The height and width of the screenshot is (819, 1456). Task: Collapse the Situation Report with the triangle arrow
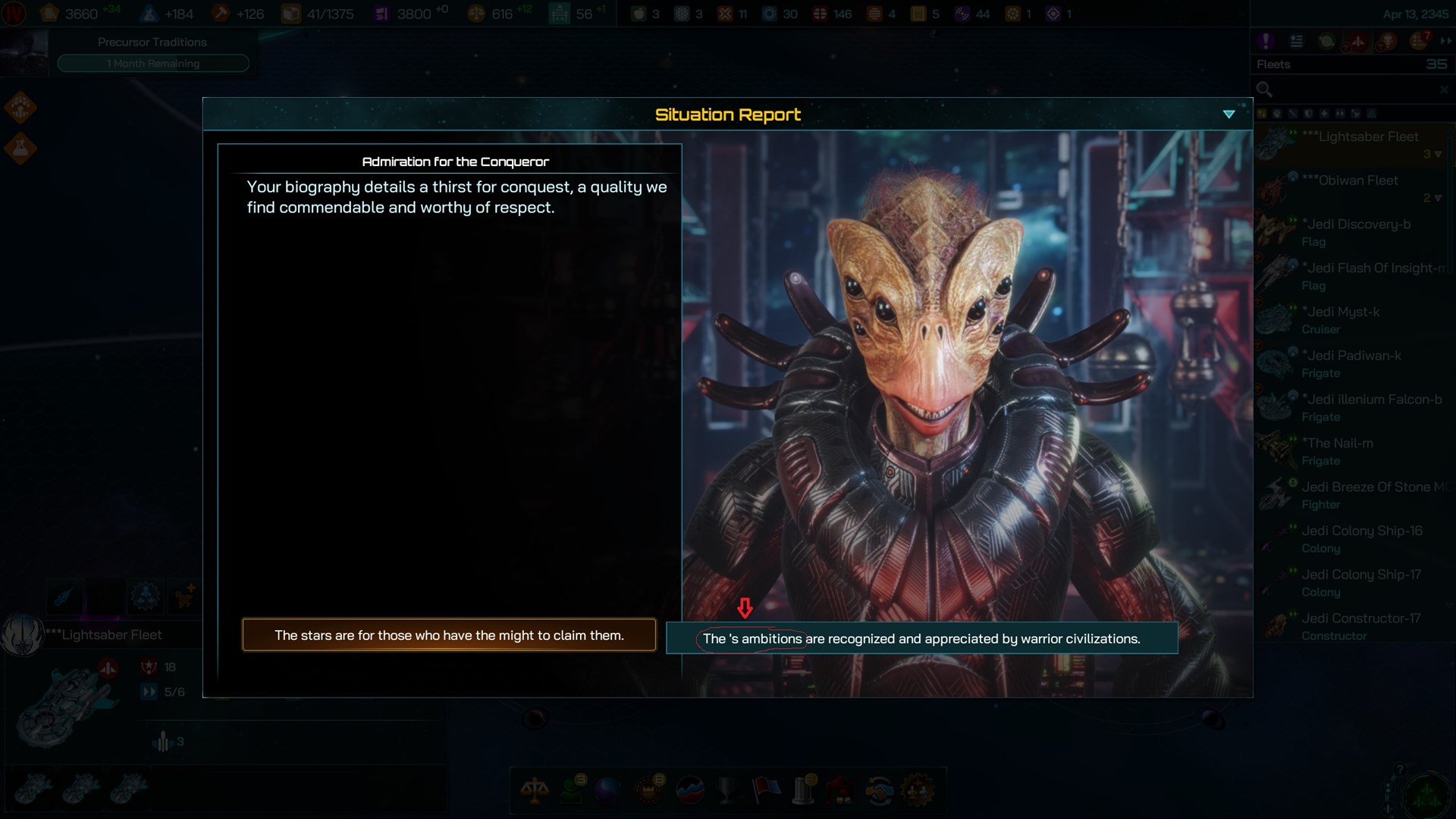pyautogui.click(x=1228, y=115)
